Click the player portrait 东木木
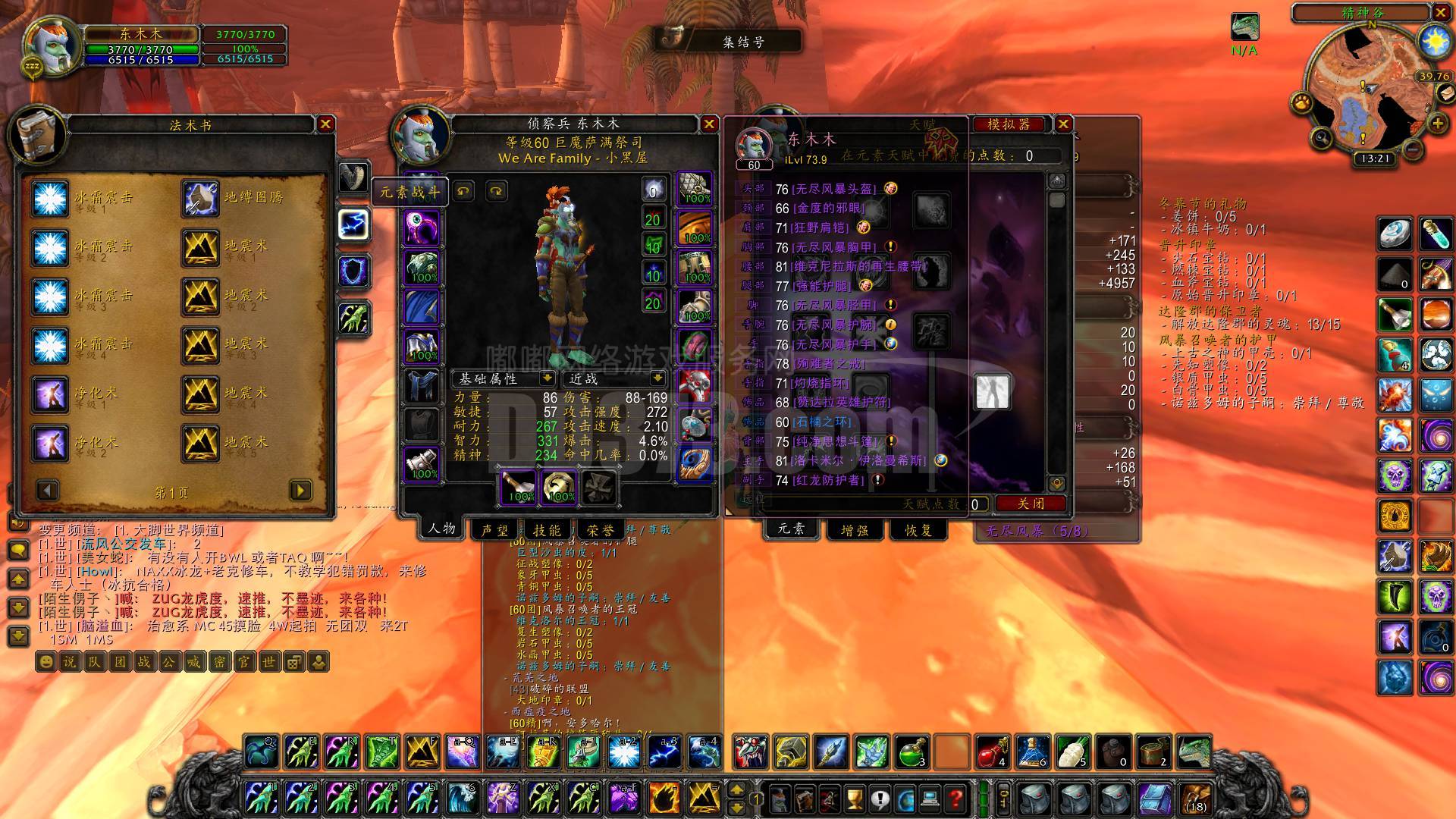Screen dimensions: 1456x819 click(52, 45)
